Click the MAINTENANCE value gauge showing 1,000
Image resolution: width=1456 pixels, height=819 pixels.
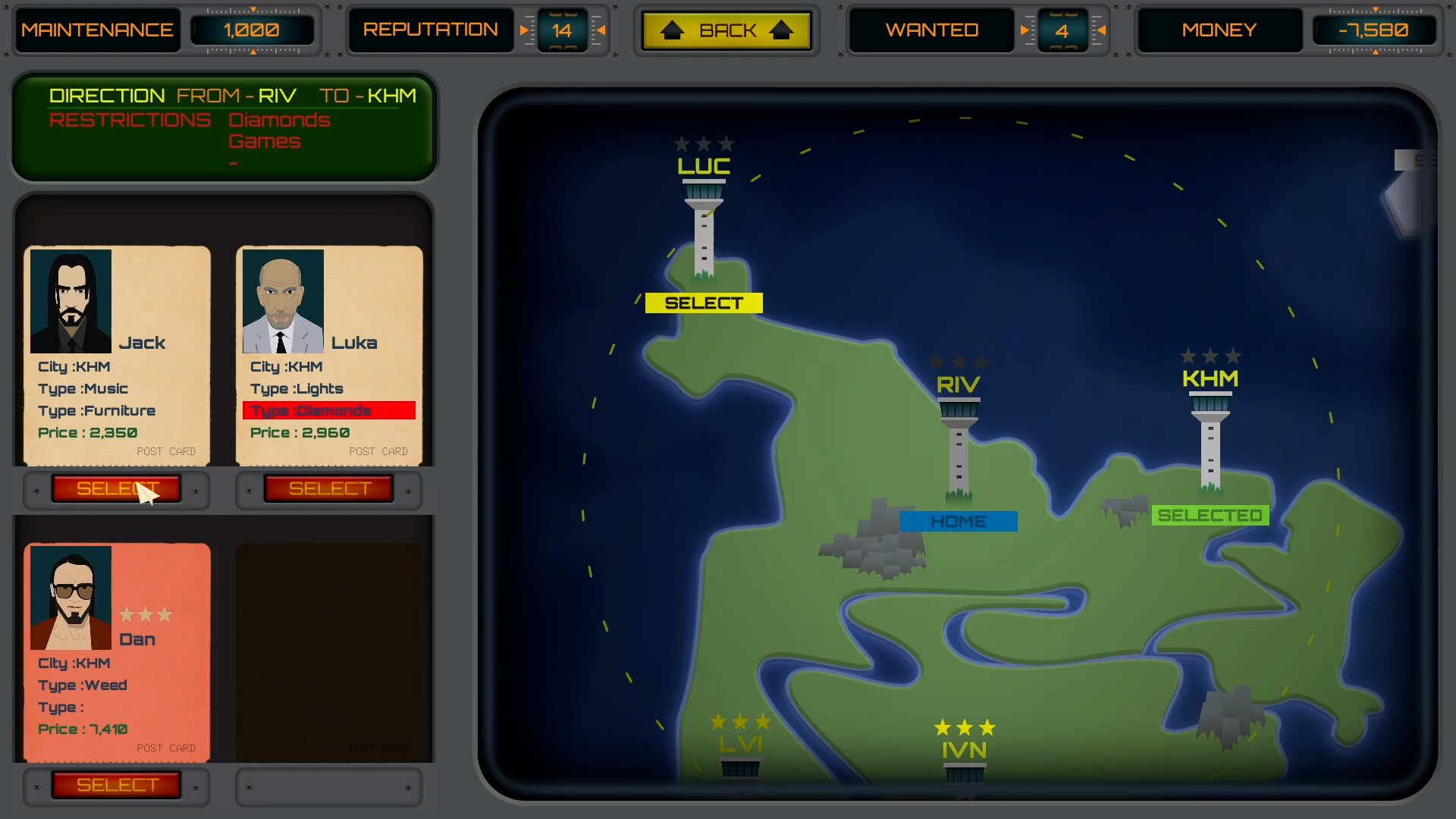click(253, 30)
